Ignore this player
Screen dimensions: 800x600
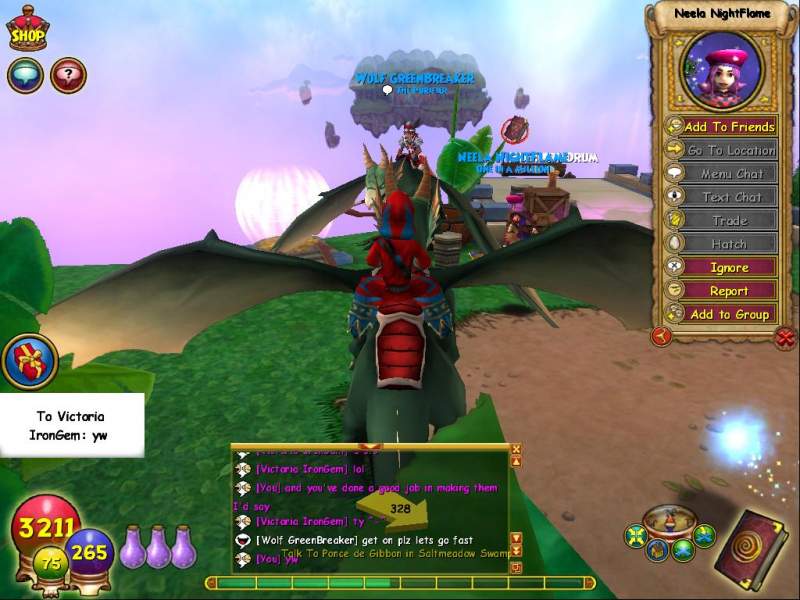721,267
